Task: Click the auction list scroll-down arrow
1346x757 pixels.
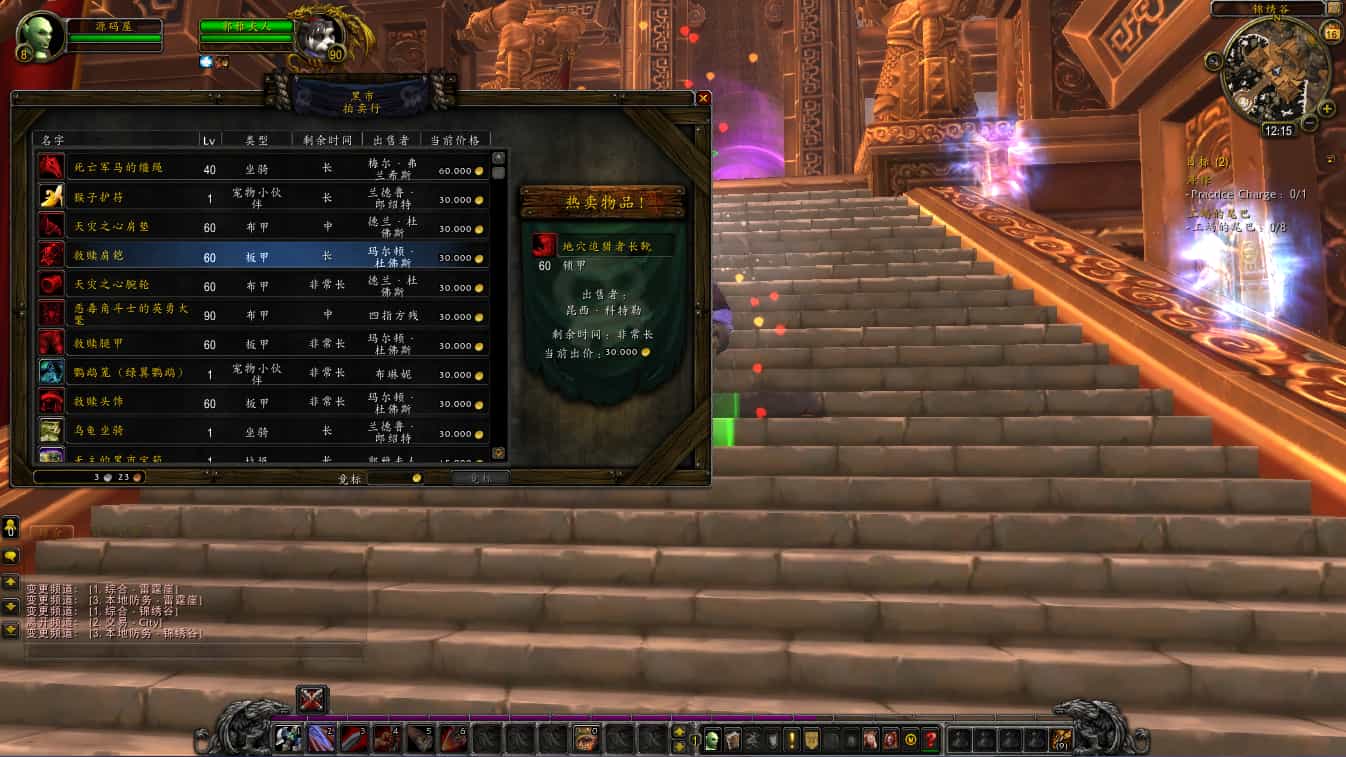Action: click(499, 453)
